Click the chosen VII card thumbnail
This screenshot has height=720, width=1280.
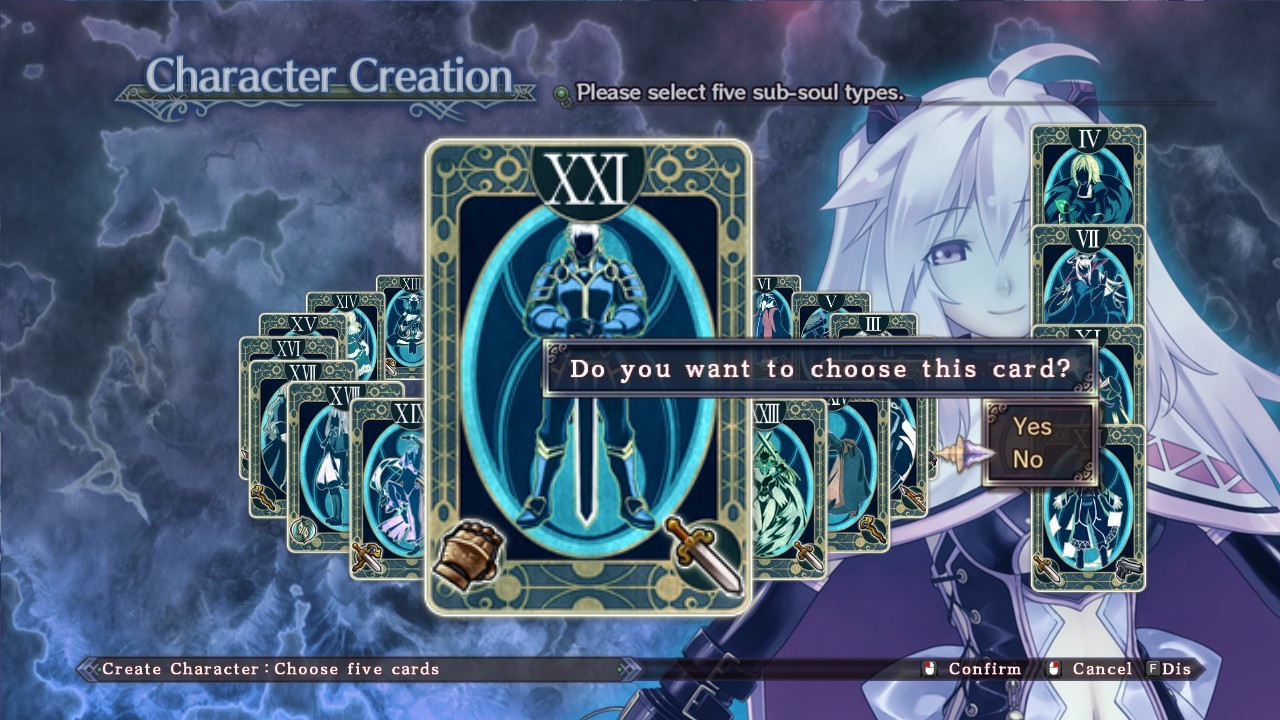[1088, 275]
